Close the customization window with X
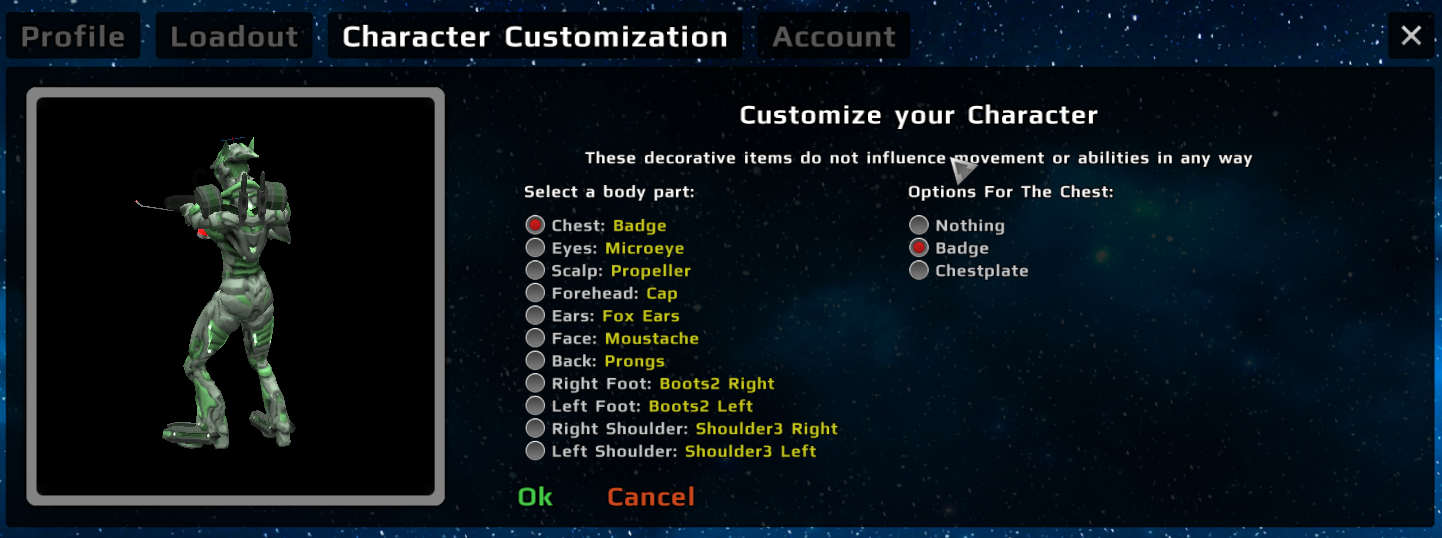 [x=1411, y=37]
